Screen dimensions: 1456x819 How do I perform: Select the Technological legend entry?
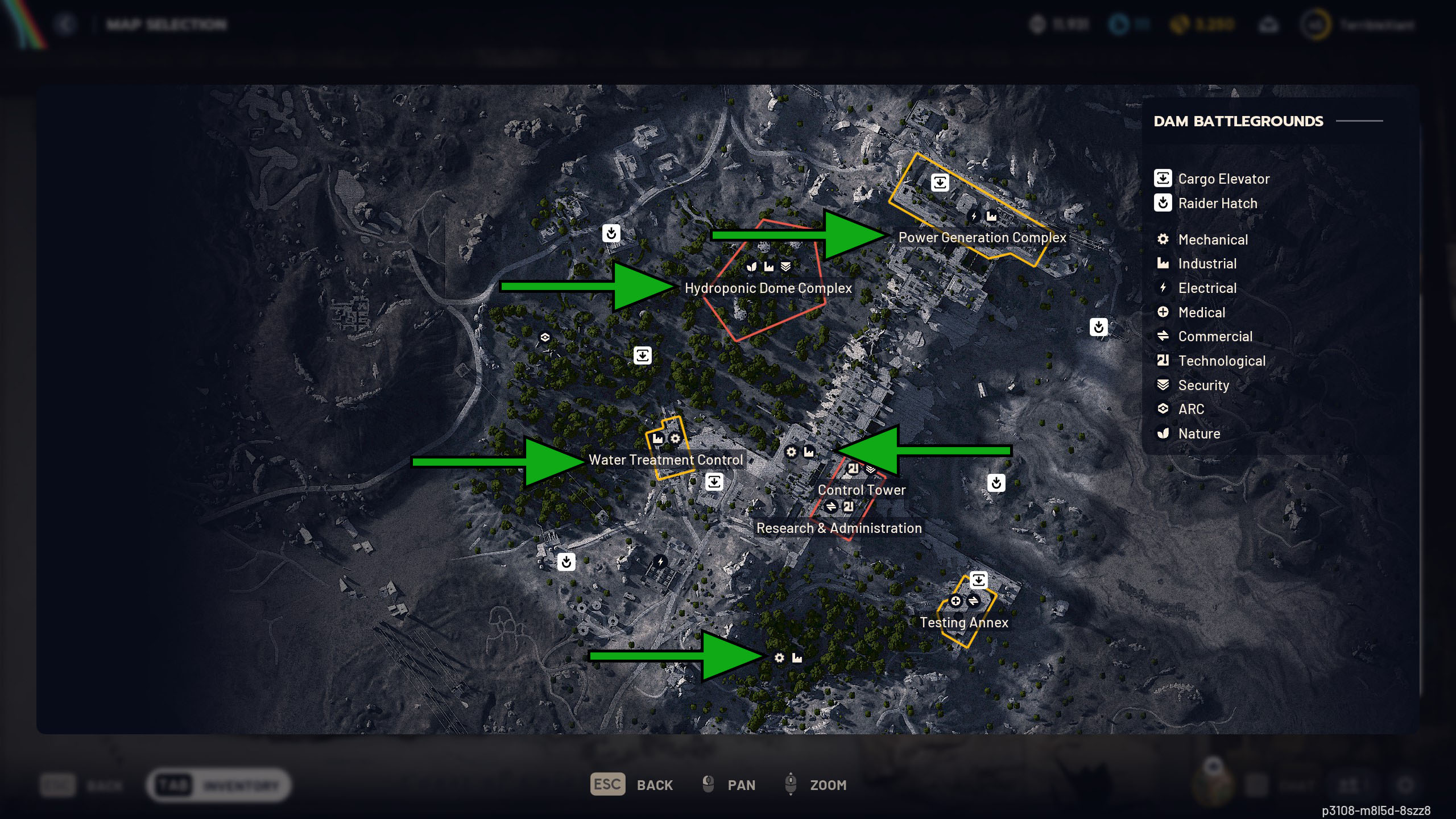tap(1221, 361)
